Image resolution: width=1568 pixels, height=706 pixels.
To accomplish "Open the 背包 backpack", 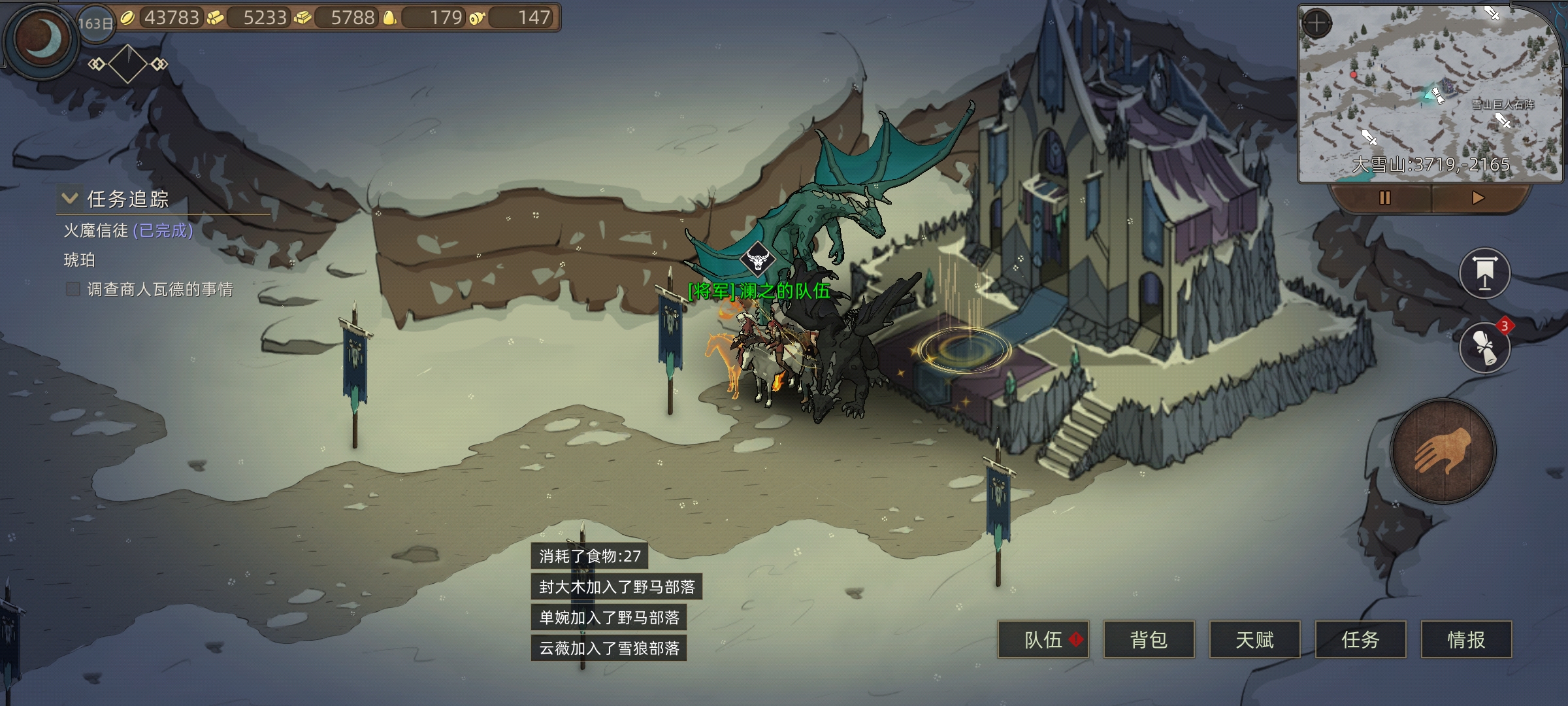I will (1149, 639).
